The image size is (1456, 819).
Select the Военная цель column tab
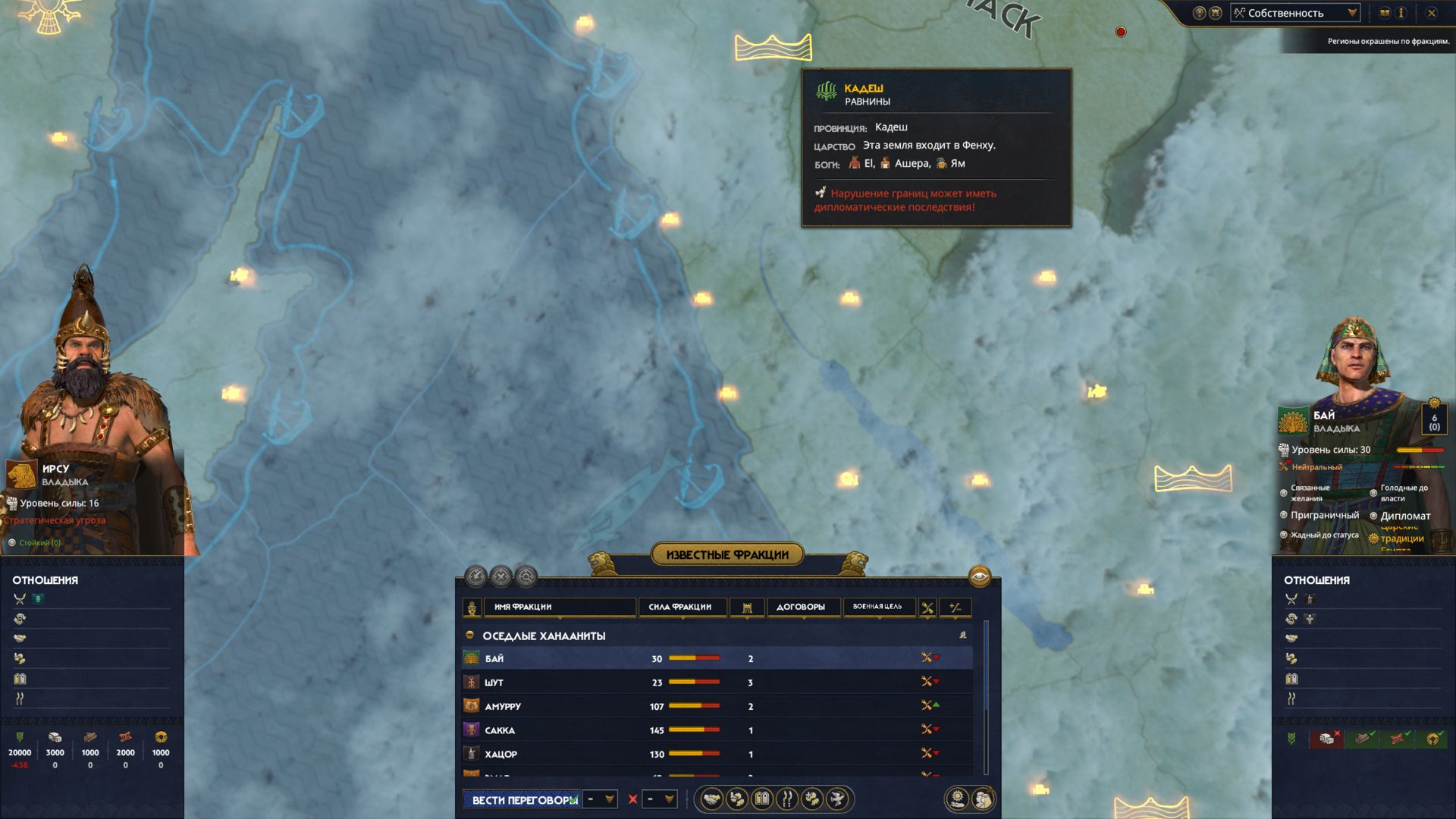[x=877, y=607]
